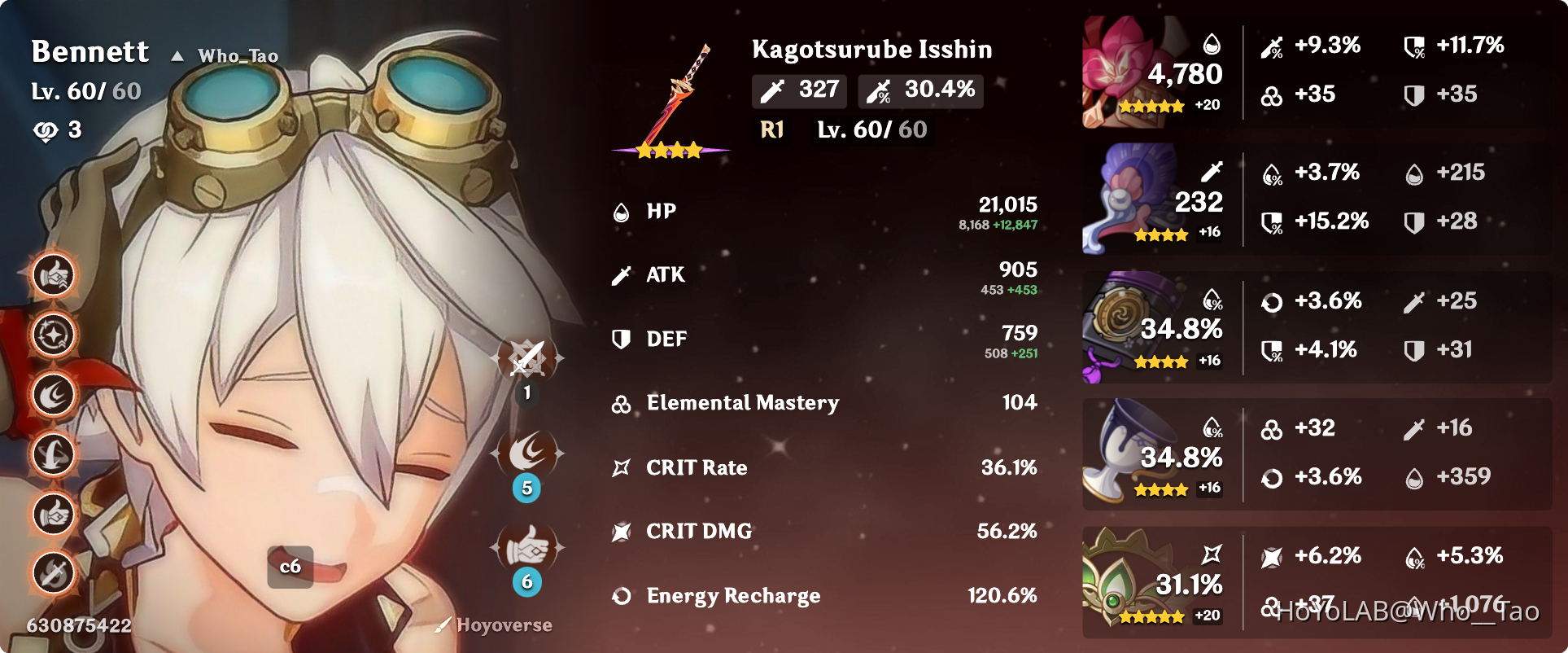1568x653 pixels.
Task: Toggle the R1 weapon refinement indicator
Action: pos(771,129)
